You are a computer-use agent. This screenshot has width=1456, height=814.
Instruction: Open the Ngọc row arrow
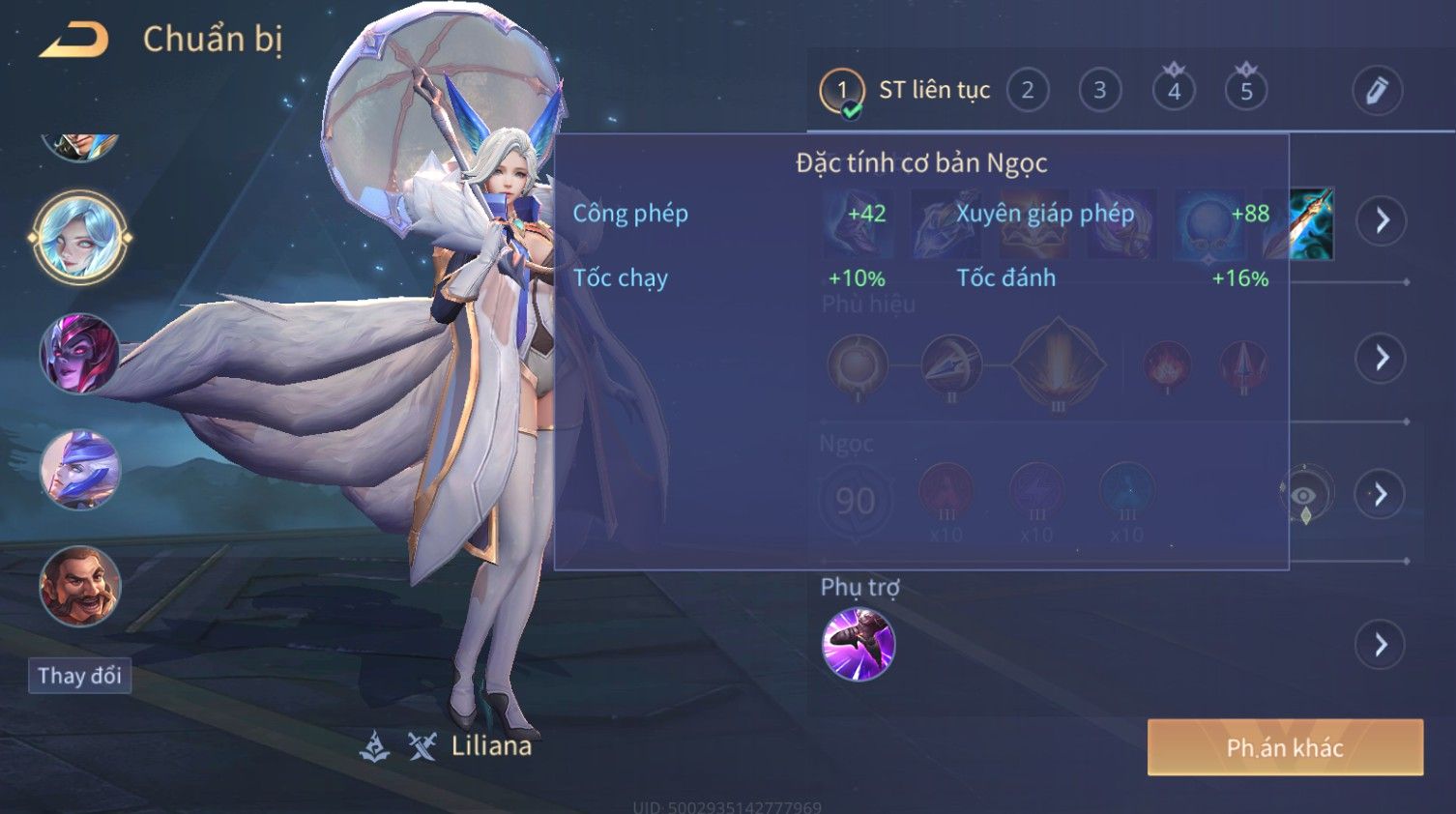[1382, 495]
